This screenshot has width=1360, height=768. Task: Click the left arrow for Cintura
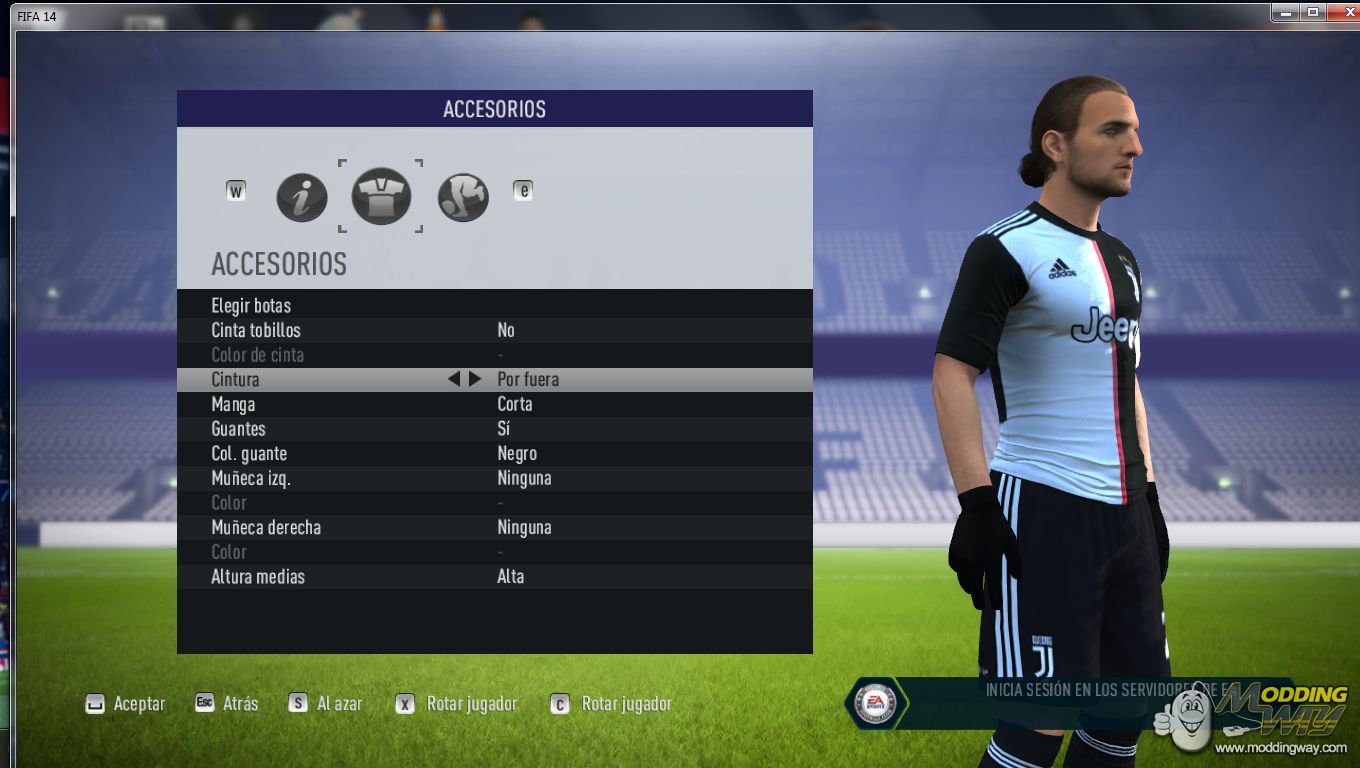454,379
